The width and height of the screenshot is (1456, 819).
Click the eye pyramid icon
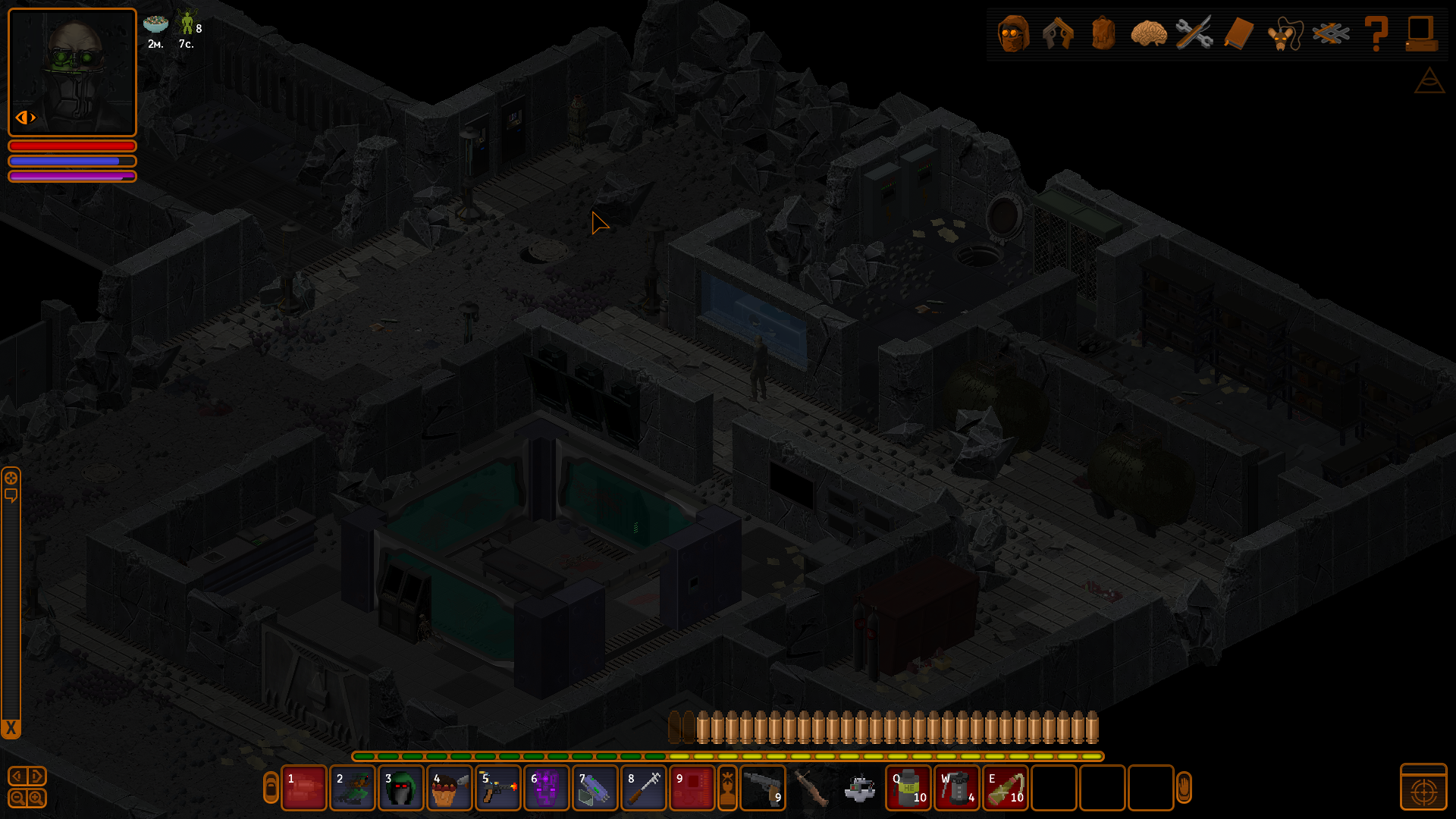1429,80
